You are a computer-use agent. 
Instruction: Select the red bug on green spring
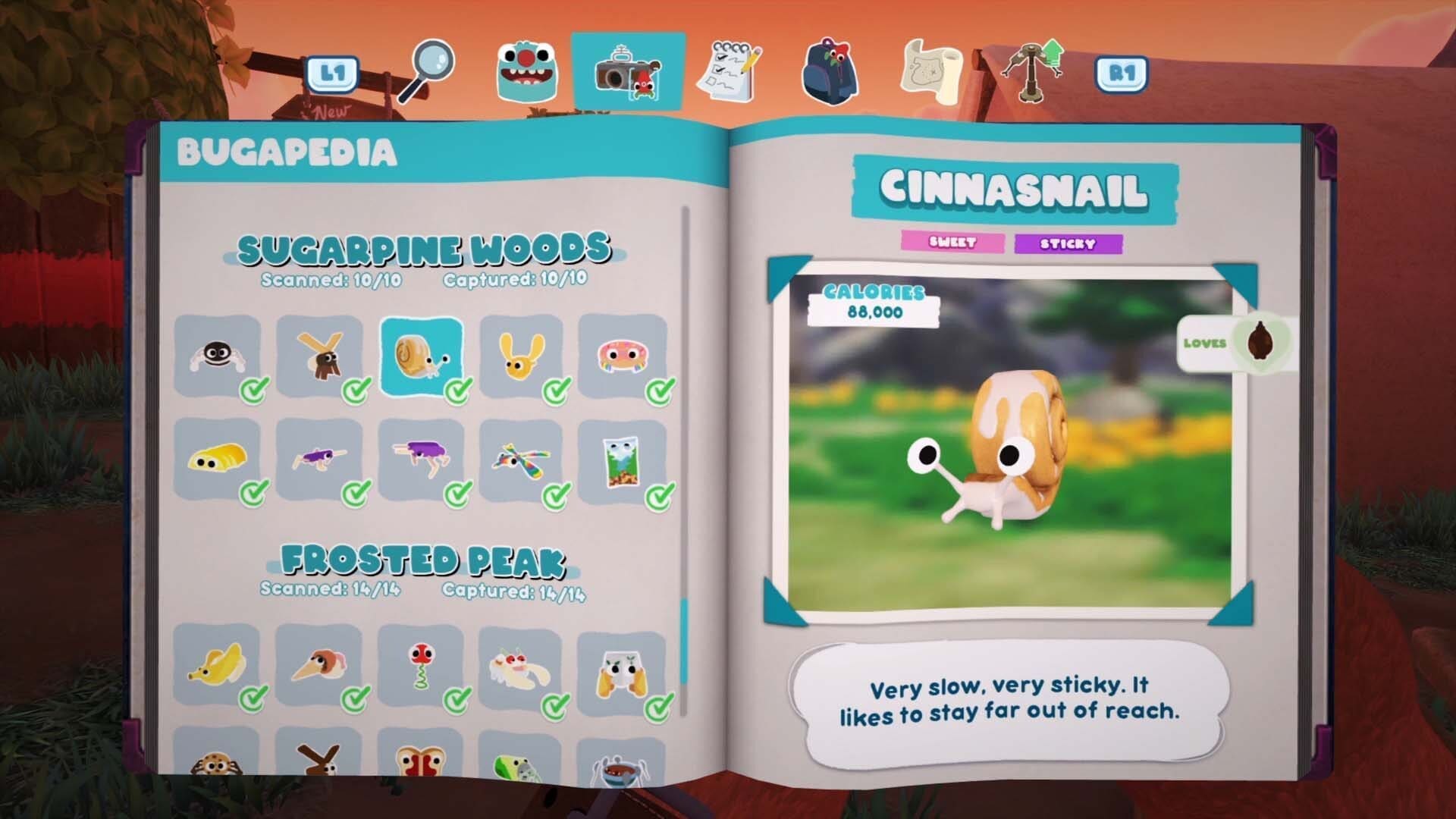click(x=421, y=665)
